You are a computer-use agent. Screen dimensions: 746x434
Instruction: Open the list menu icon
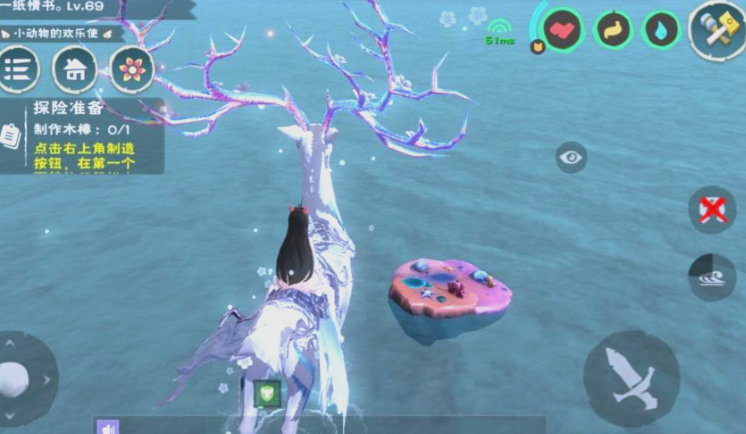(18, 70)
